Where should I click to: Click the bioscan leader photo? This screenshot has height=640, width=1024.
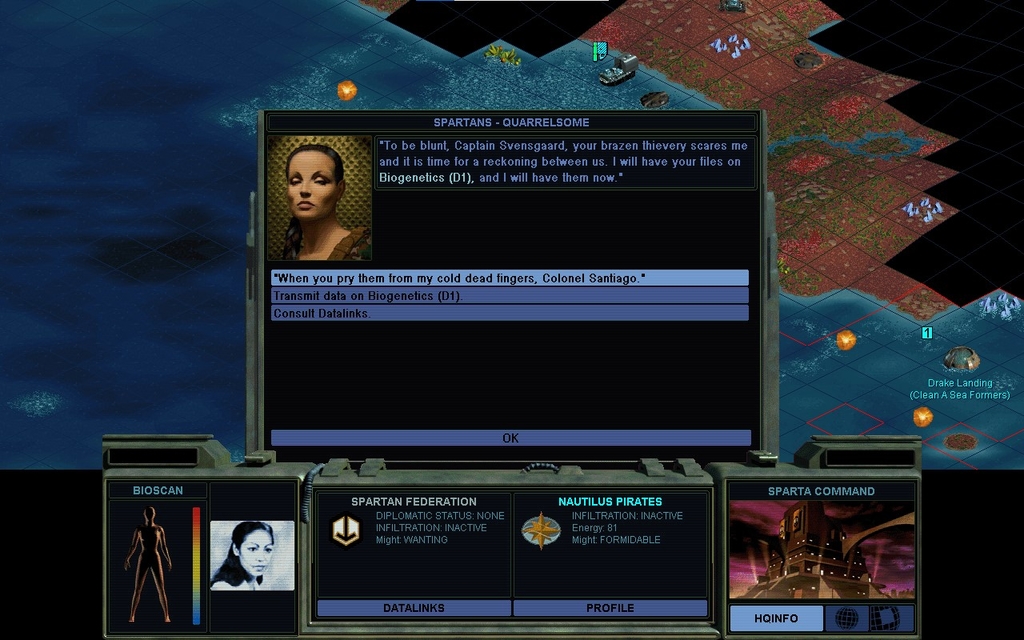tap(252, 555)
